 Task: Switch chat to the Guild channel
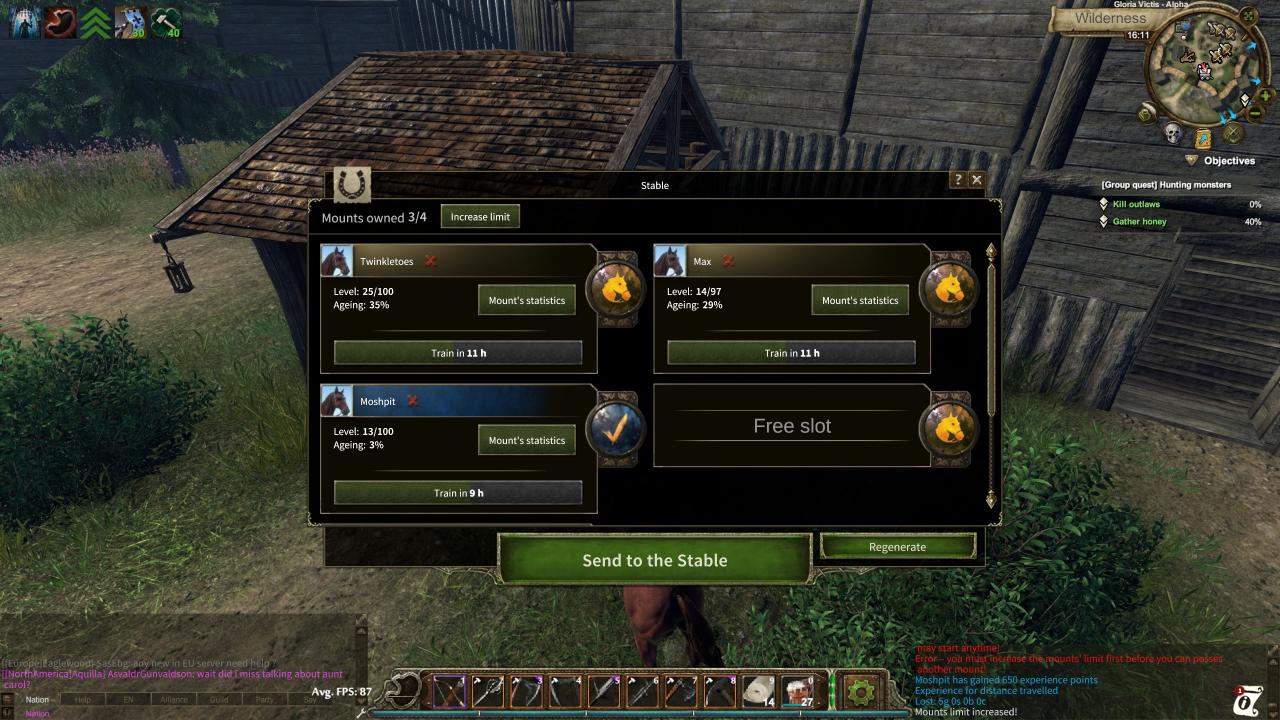point(219,700)
